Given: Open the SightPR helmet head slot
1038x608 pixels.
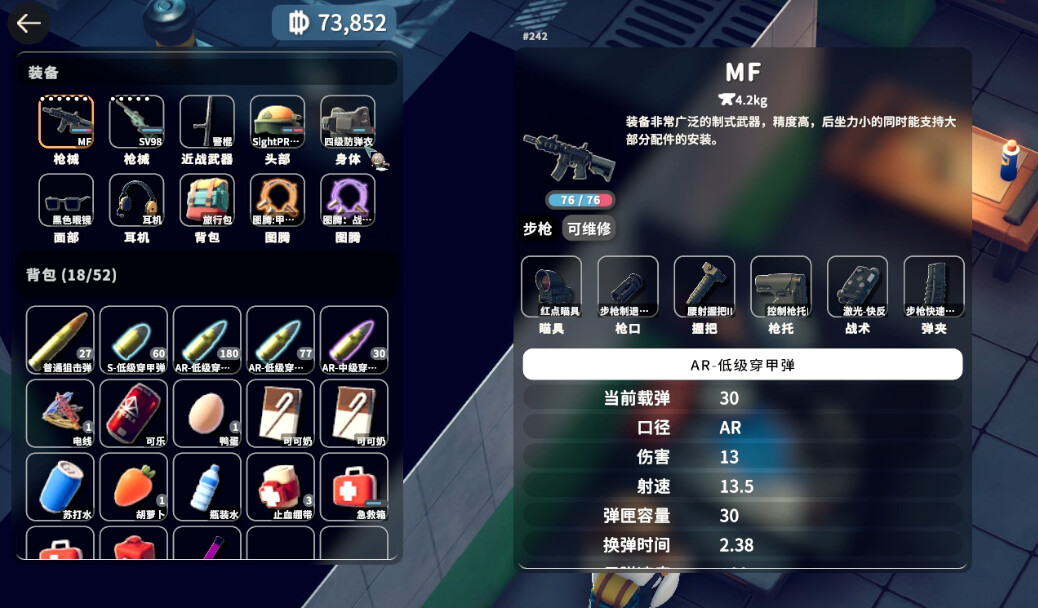Looking at the screenshot, I should click(x=277, y=123).
